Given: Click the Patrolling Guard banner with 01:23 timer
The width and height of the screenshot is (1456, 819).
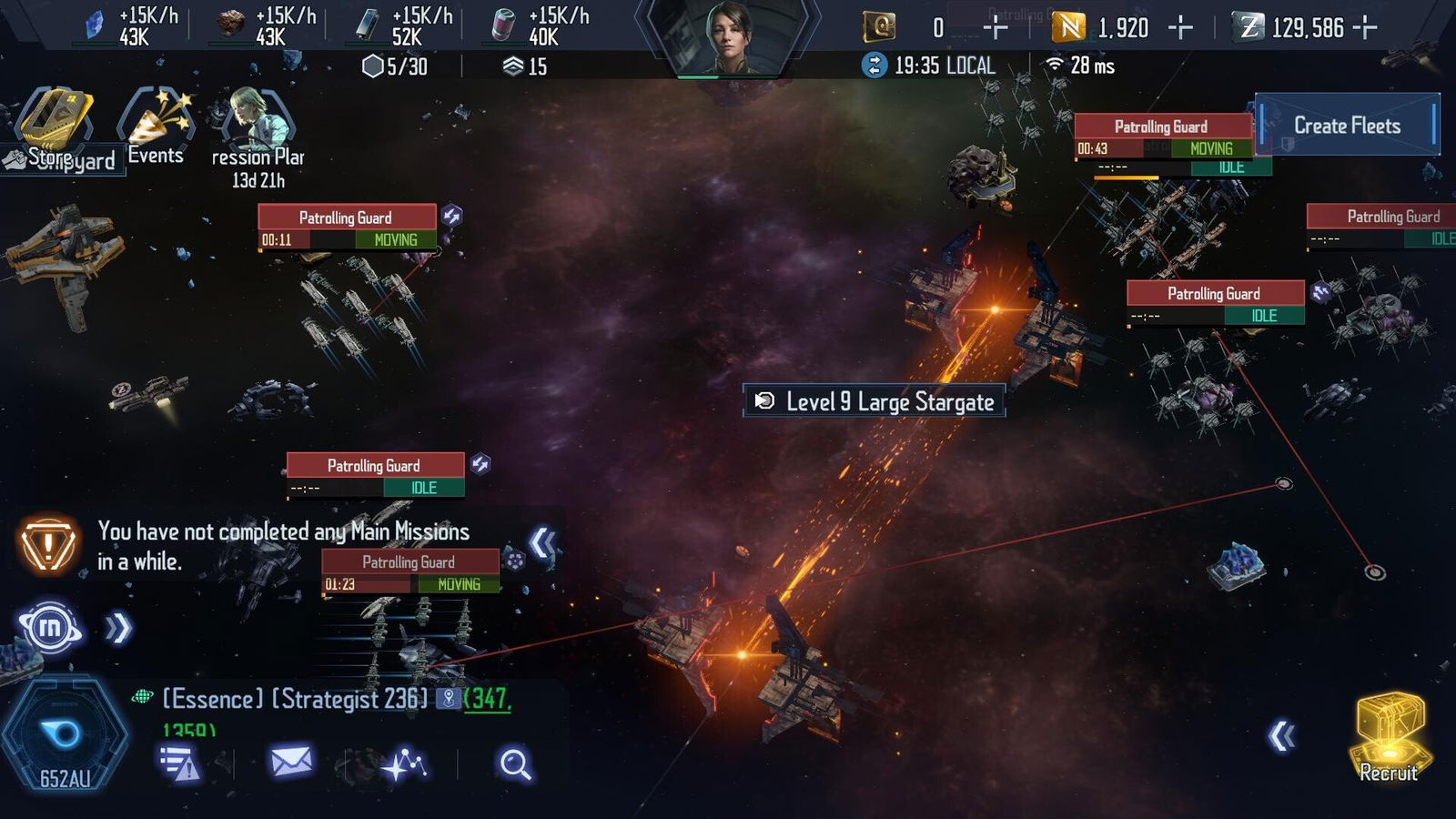Looking at the screenshot, I should pyautogui.click(x=409, y=562).
